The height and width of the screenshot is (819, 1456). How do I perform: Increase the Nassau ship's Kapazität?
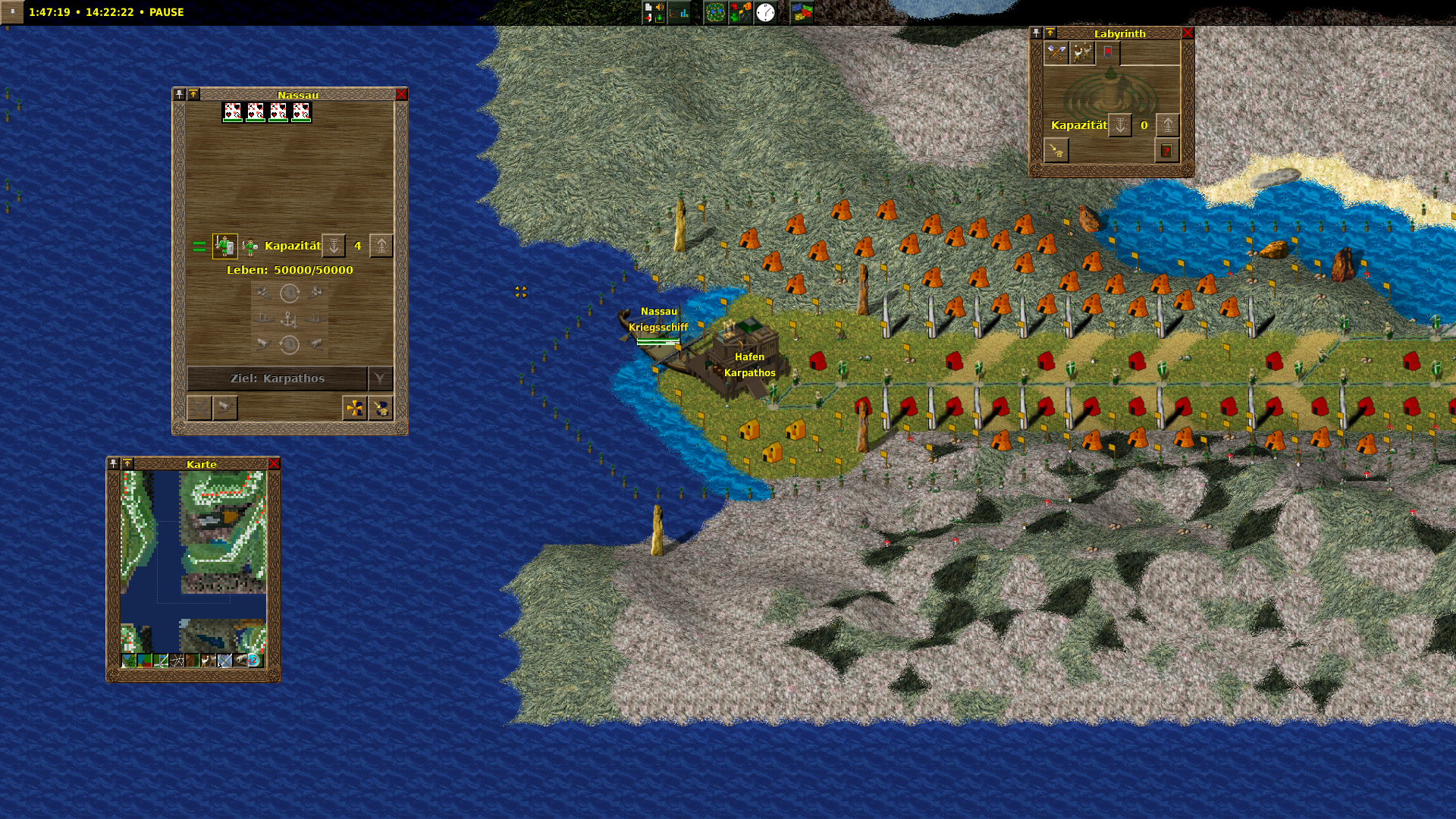381,246
